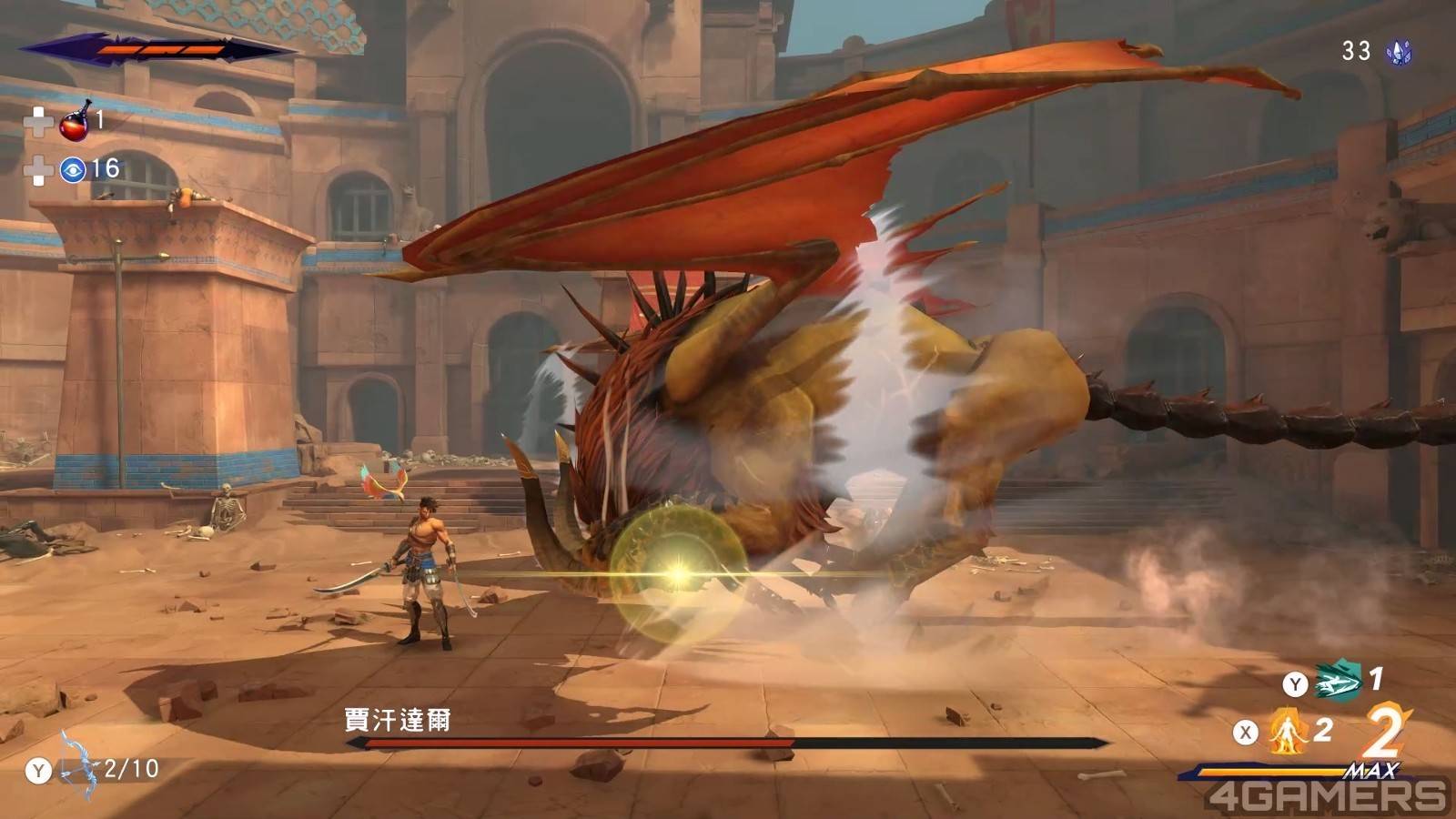Screen dimensions: 1456x819
Task: Select the bow weapon icon
Action: pos(78,769)
